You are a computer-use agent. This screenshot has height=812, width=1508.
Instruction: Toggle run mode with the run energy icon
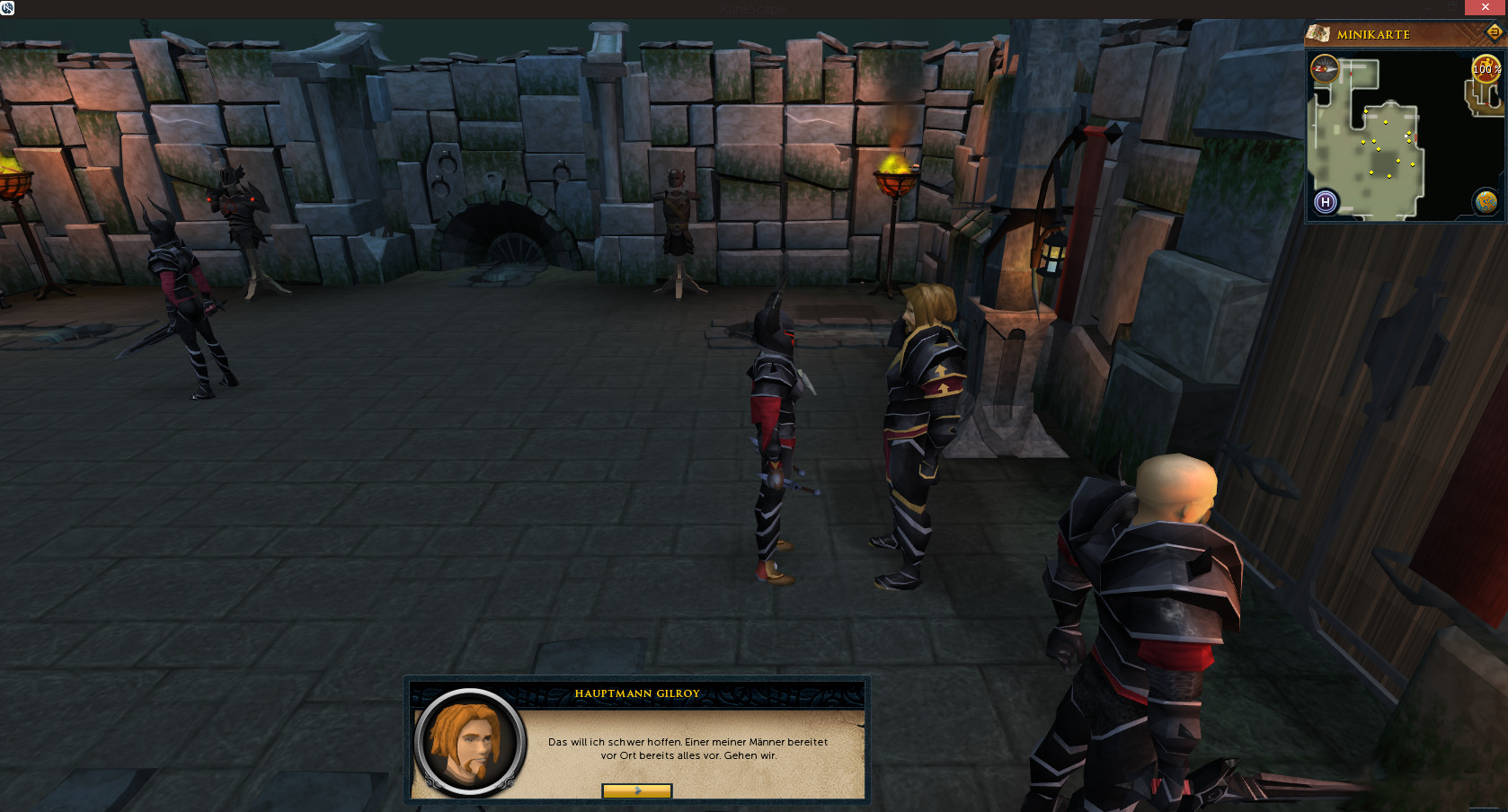[1485, 69]
